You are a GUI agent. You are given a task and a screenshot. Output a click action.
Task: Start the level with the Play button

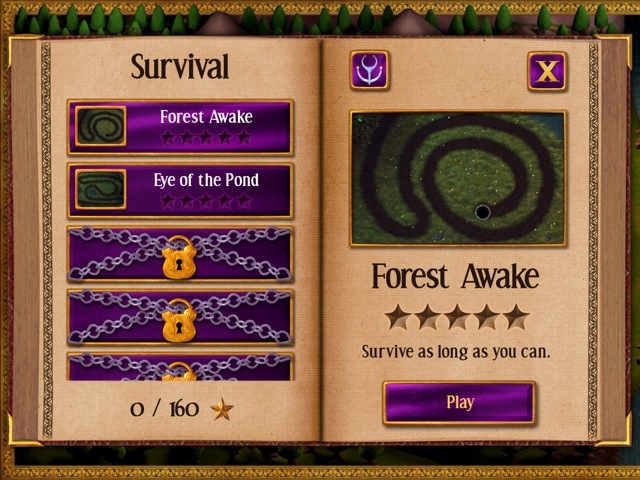(x=459, y=403)
